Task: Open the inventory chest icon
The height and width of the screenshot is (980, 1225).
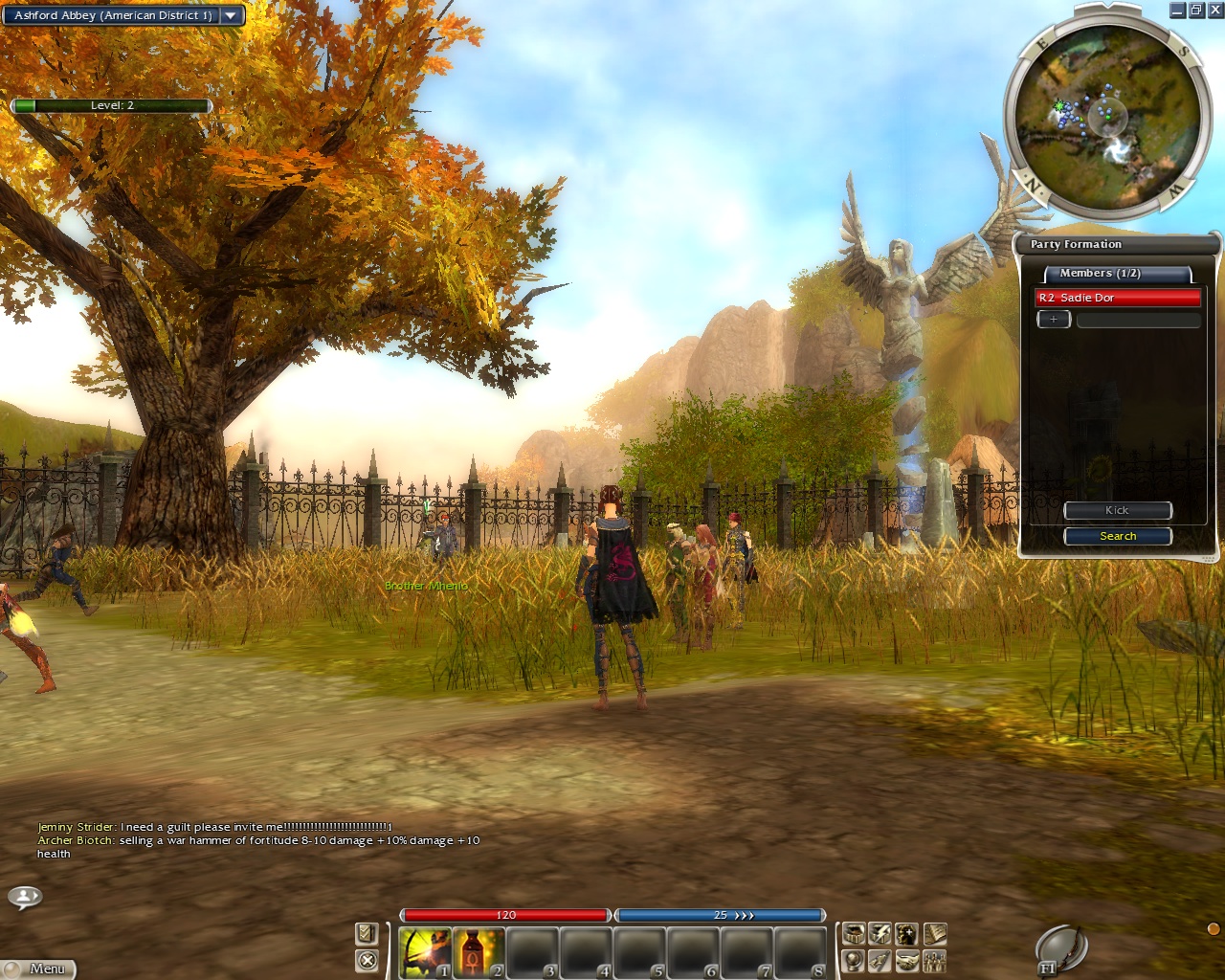Action: pyautogui.click(x=854, y=934)
